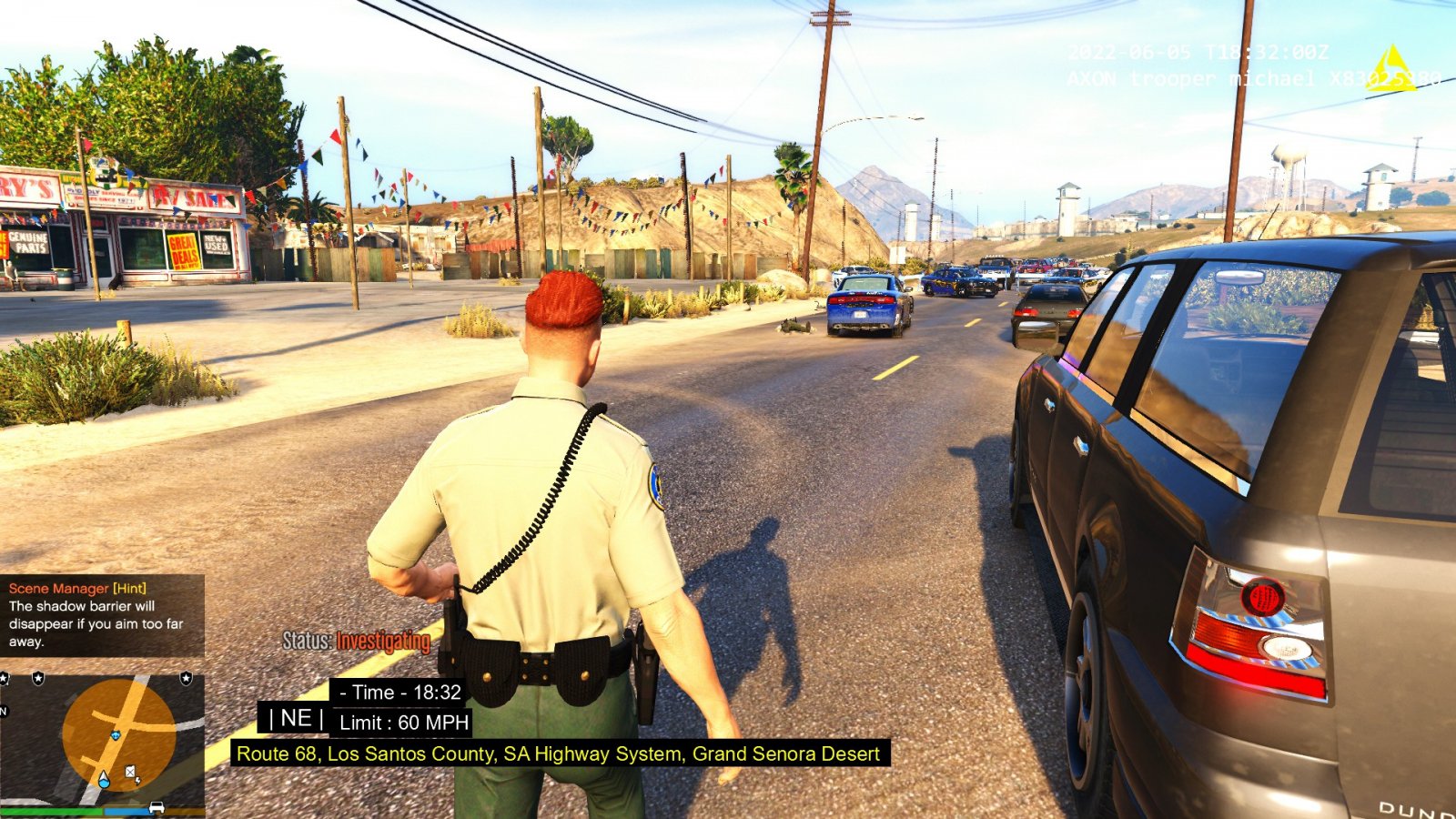Select the white car blip on the minimap
The width and height of the screenshot is (1456, 819).
pos(157,807)
